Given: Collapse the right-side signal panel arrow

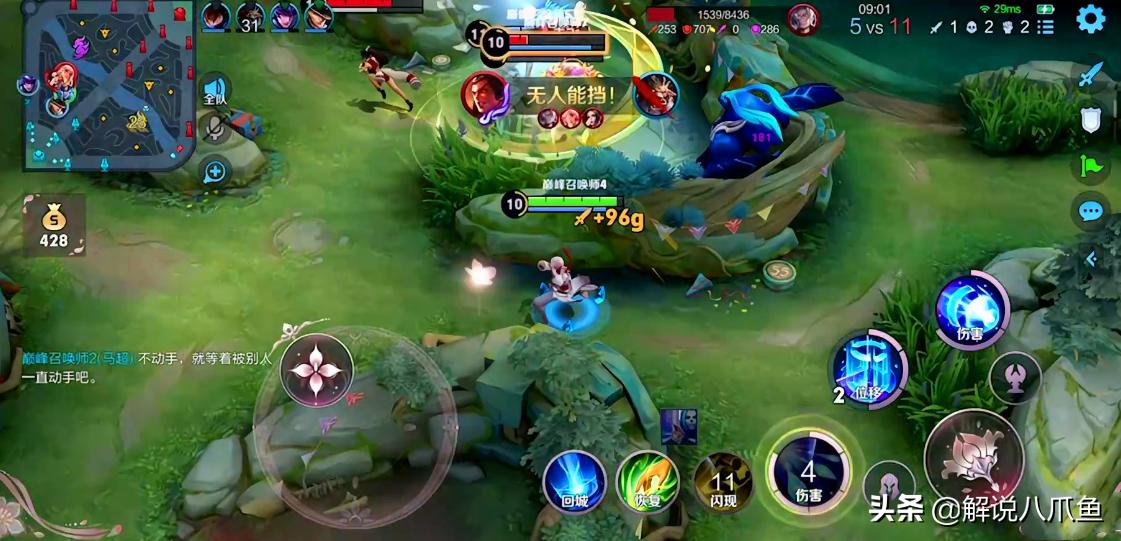Looking at the screenshot, I should coord(1090,258).
